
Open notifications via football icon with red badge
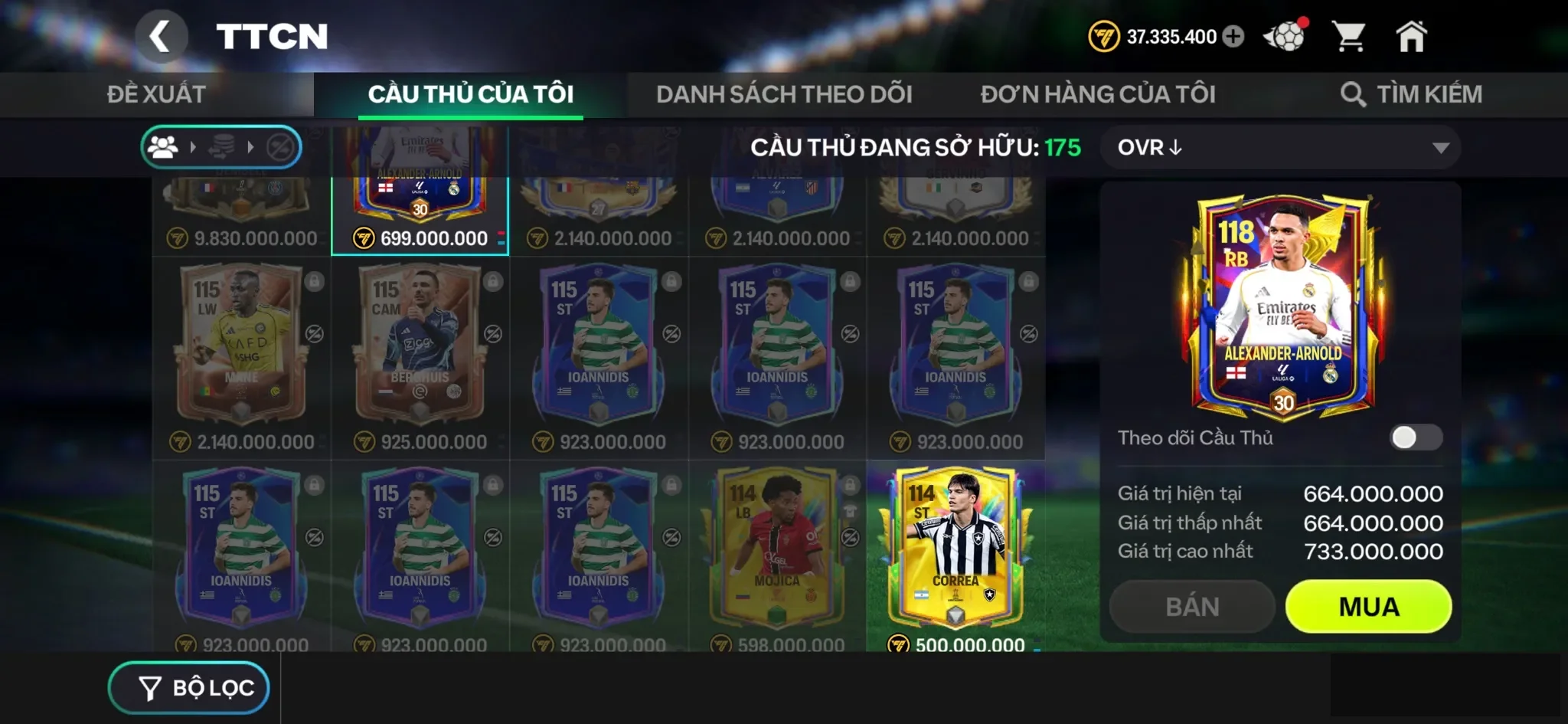(x=1285, y=34)
